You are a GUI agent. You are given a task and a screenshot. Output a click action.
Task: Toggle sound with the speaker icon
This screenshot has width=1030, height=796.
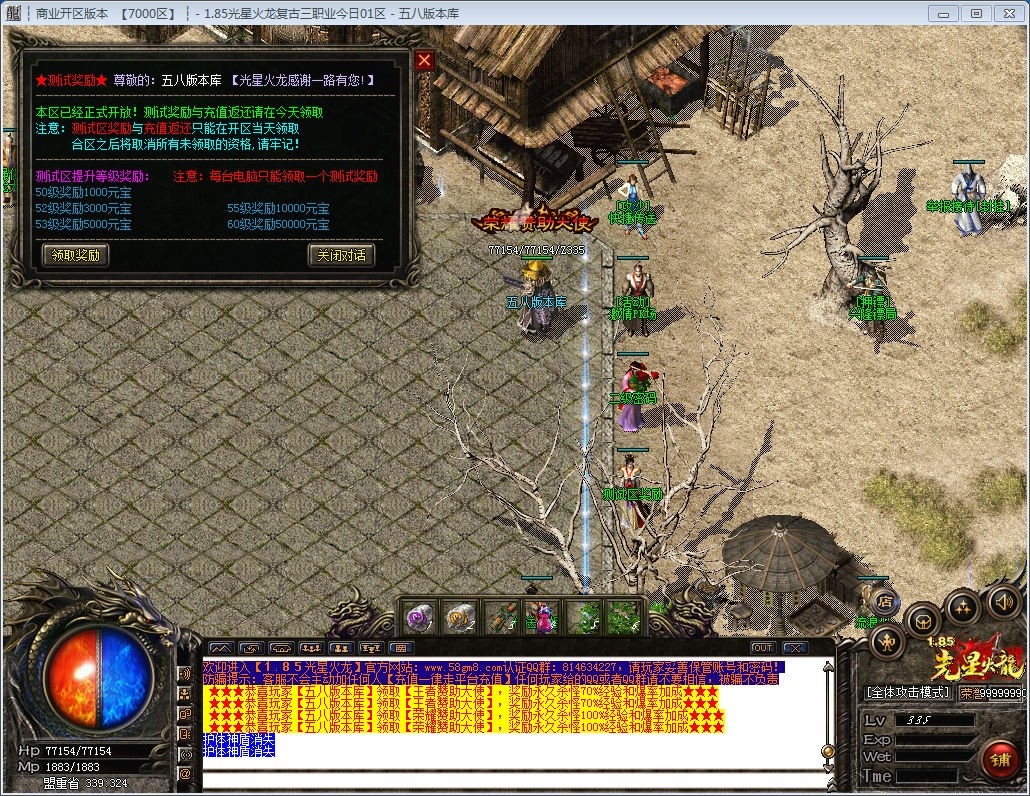(1003, 601)
